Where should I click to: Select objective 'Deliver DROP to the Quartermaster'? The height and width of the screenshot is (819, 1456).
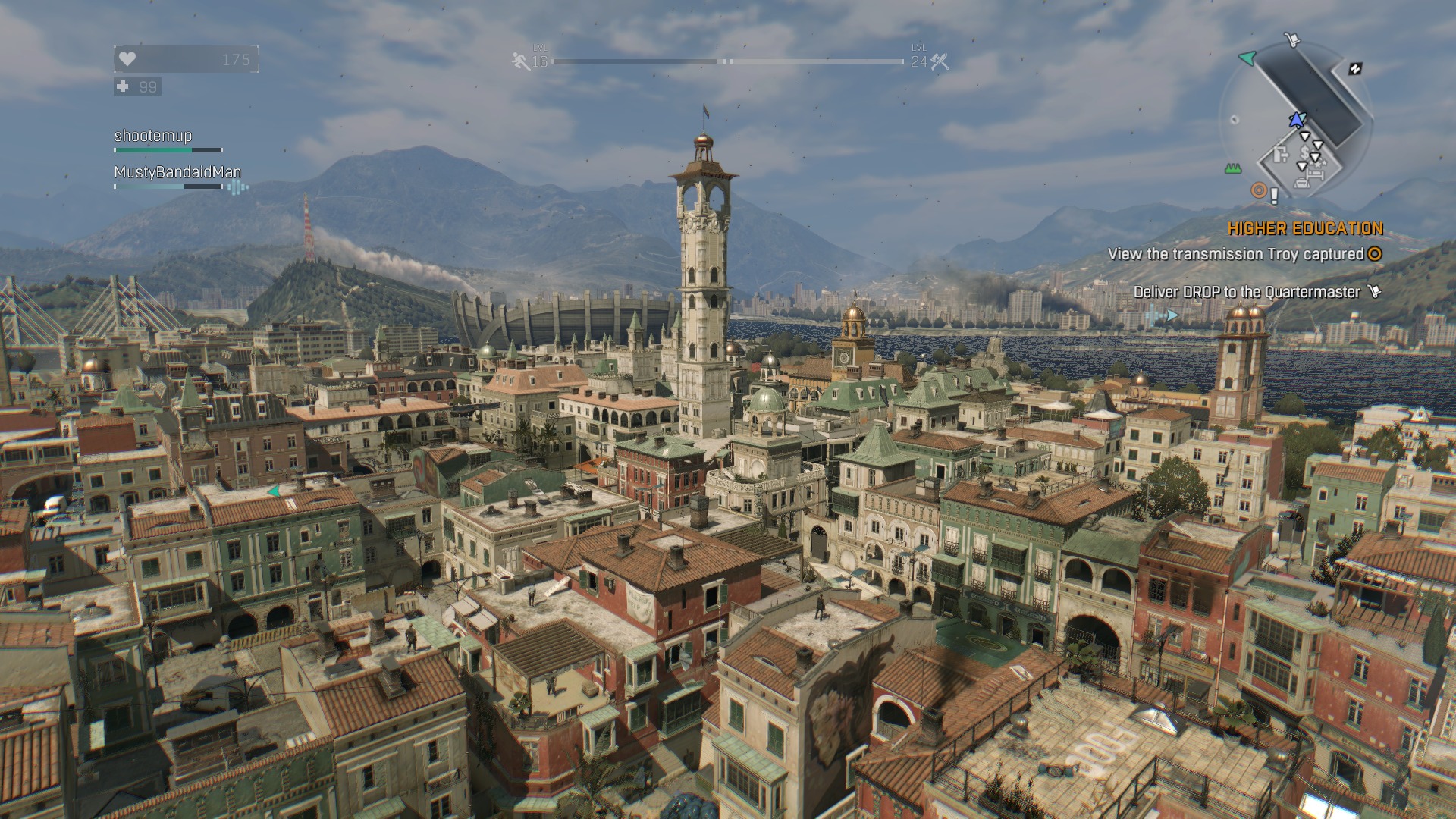[1247, 292]
